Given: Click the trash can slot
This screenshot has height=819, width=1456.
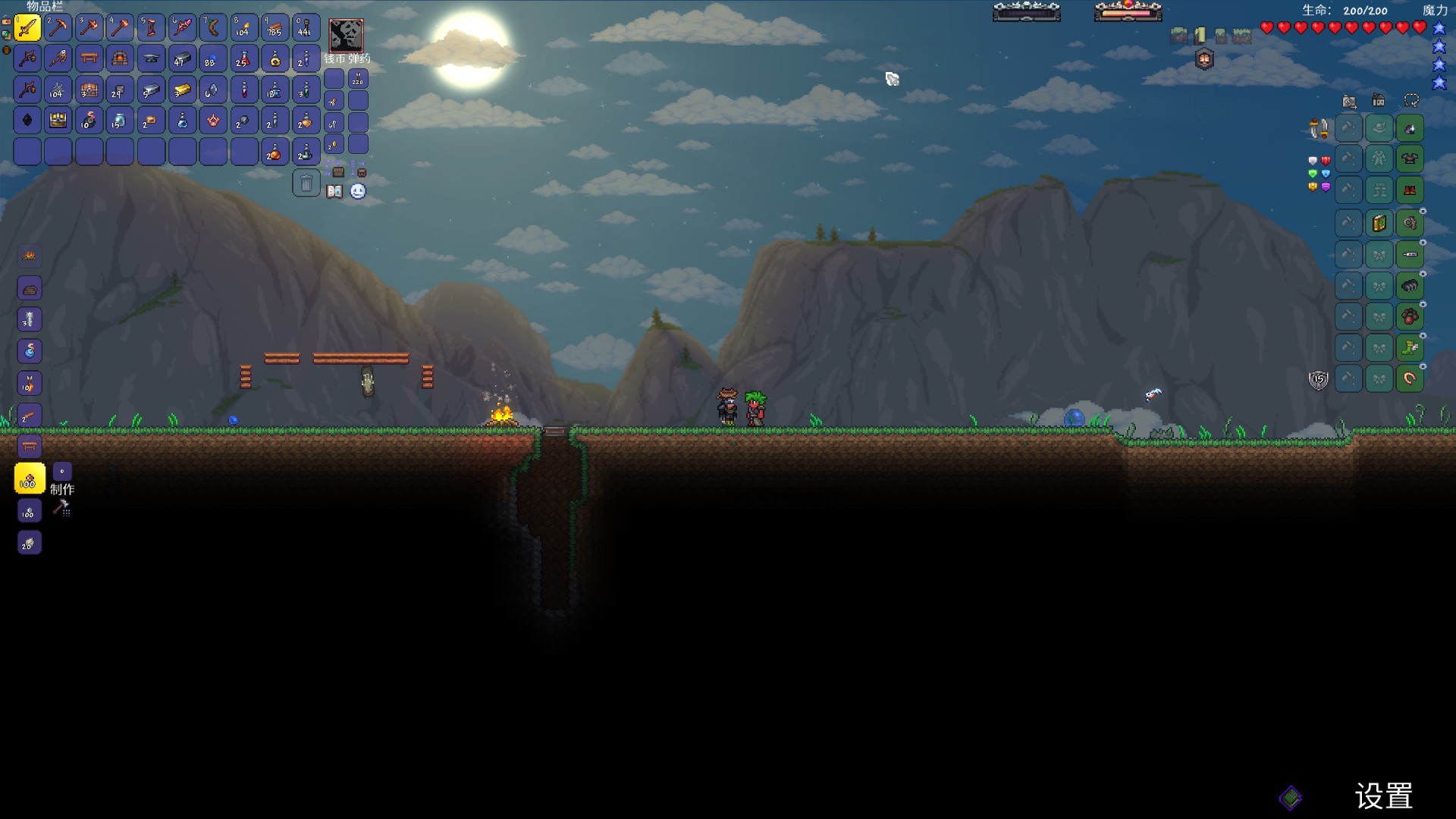Looking at the screenshot, I should (x=306, y=183).
